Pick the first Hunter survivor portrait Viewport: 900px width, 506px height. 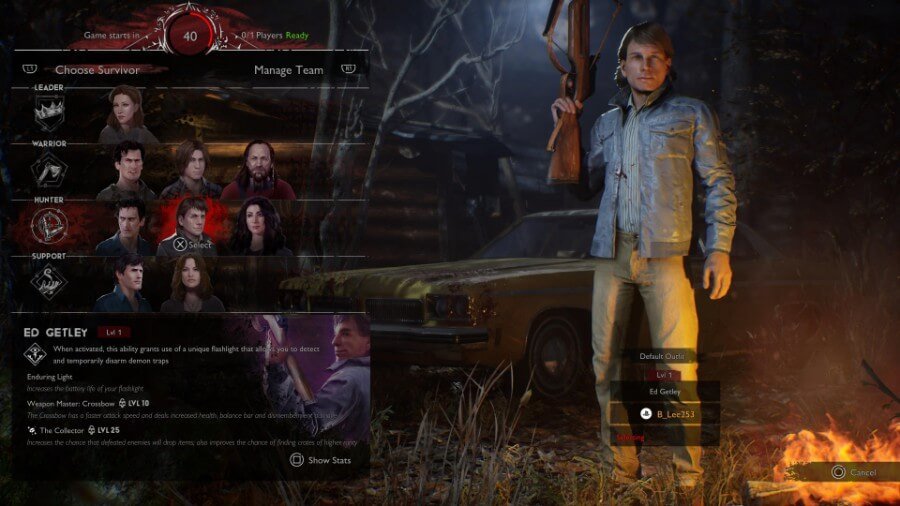point(127,226)
